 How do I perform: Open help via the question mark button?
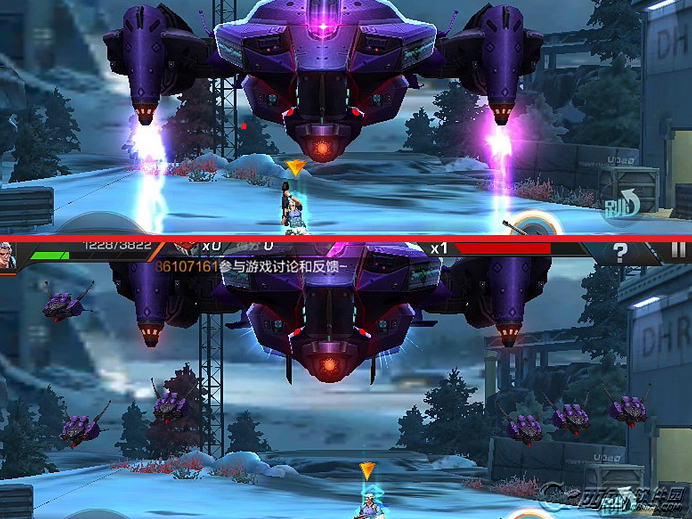pos(620,252)
